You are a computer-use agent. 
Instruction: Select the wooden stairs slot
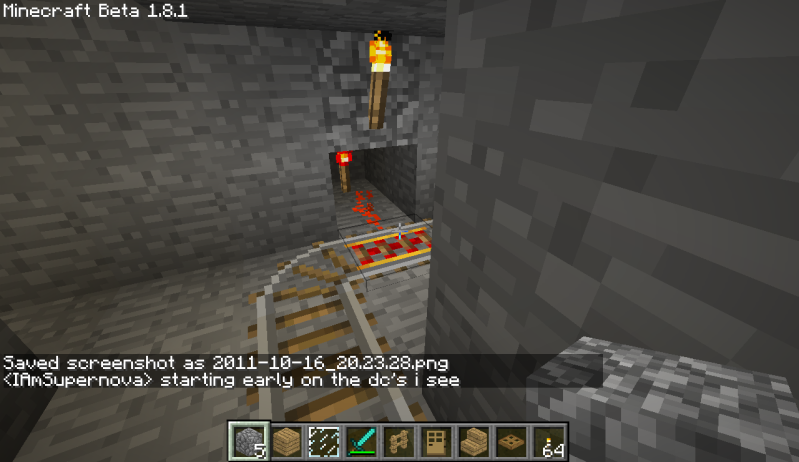475,441
